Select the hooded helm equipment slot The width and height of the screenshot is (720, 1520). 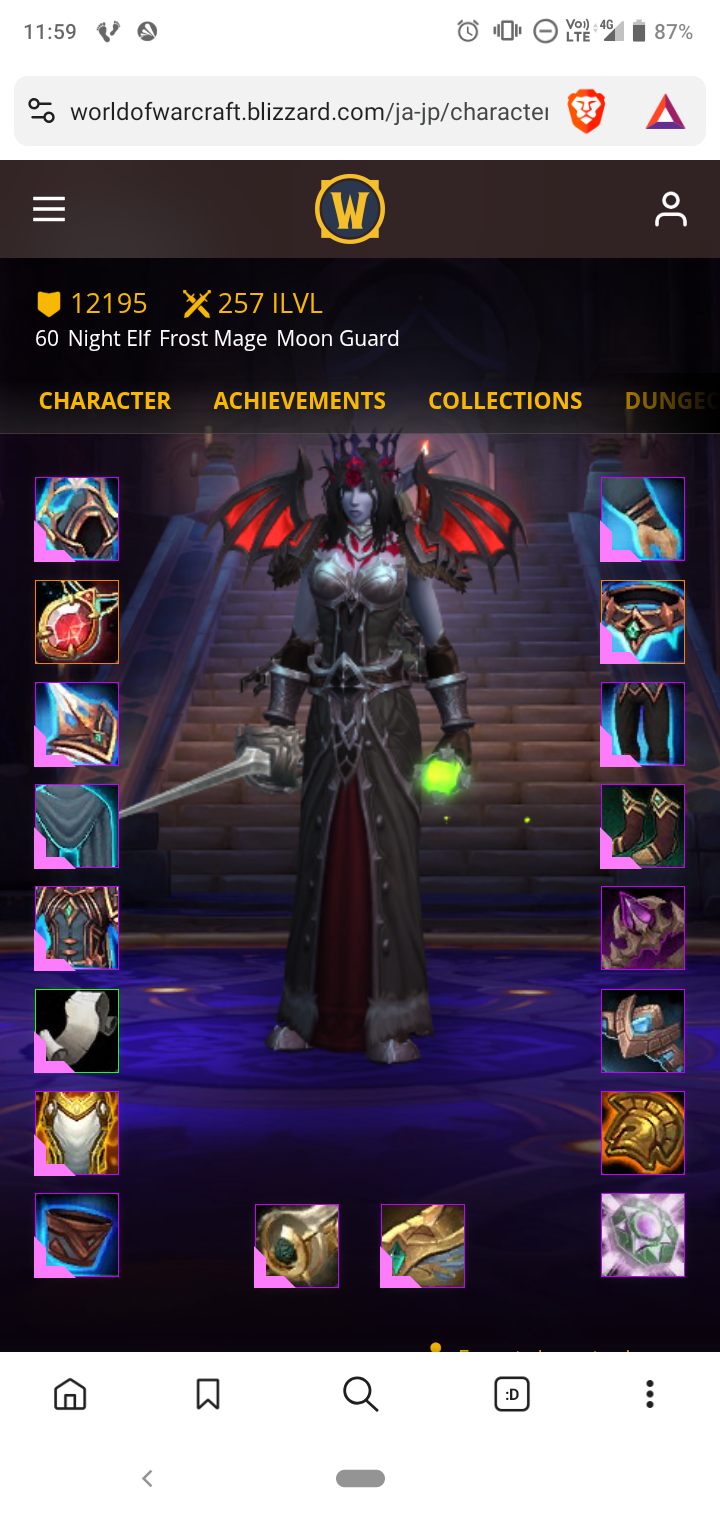[77, 519]
